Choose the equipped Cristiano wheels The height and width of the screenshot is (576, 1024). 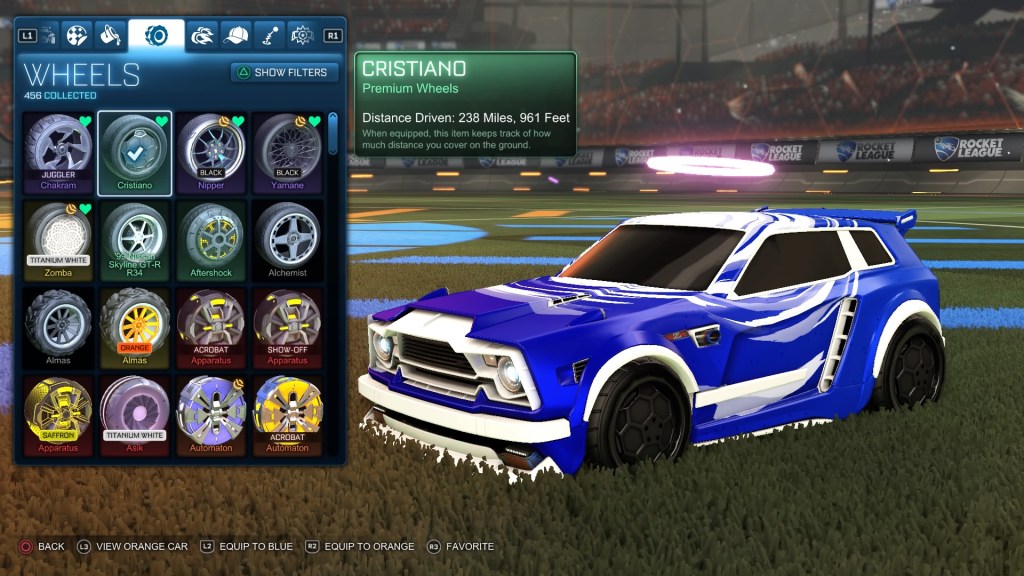tap(135, 152)
